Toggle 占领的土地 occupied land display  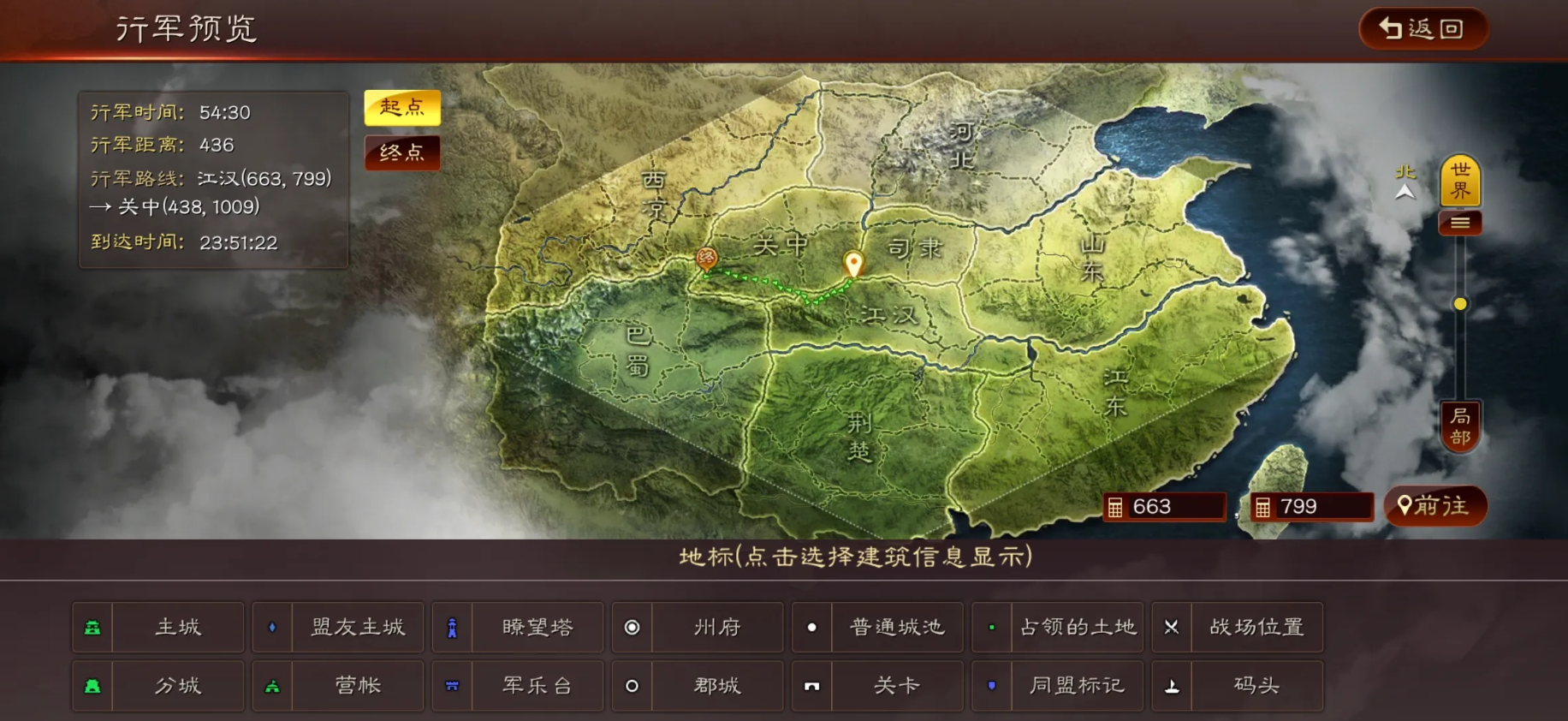(992, 627)
